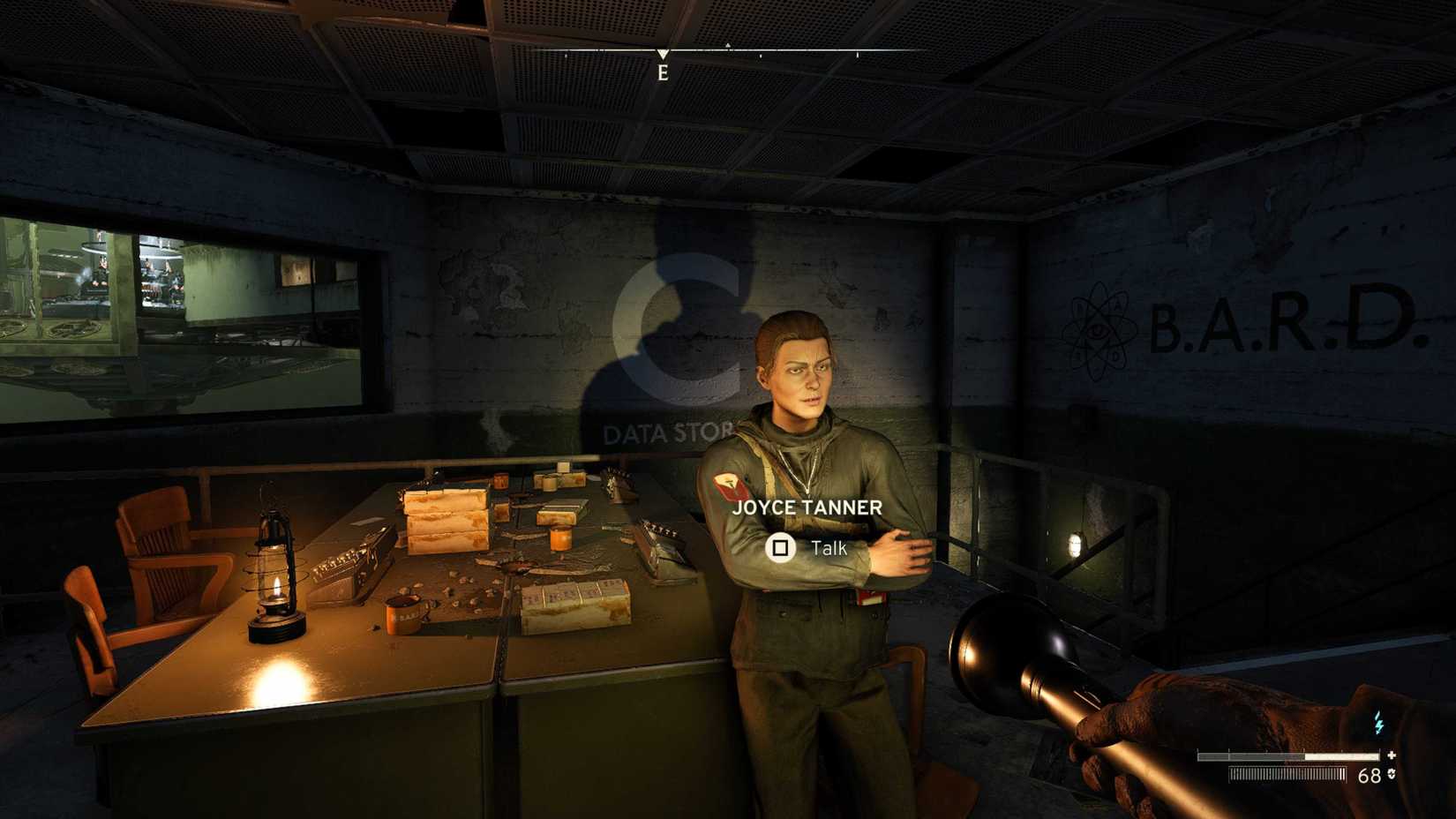Click the health pickup cross icon
Viewport: 1456px width, 819px height.
point(1392,755)
